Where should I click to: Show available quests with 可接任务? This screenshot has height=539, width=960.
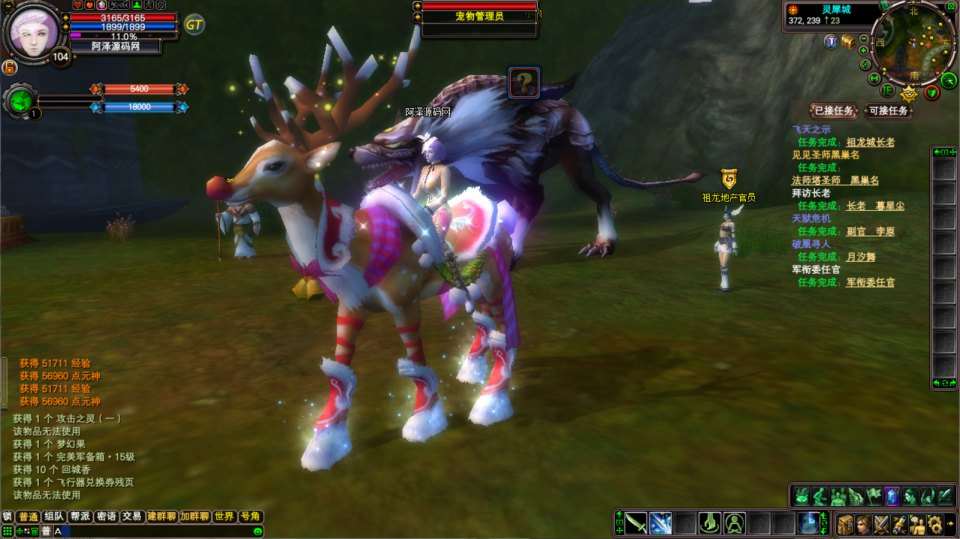(x=887, y=111)
